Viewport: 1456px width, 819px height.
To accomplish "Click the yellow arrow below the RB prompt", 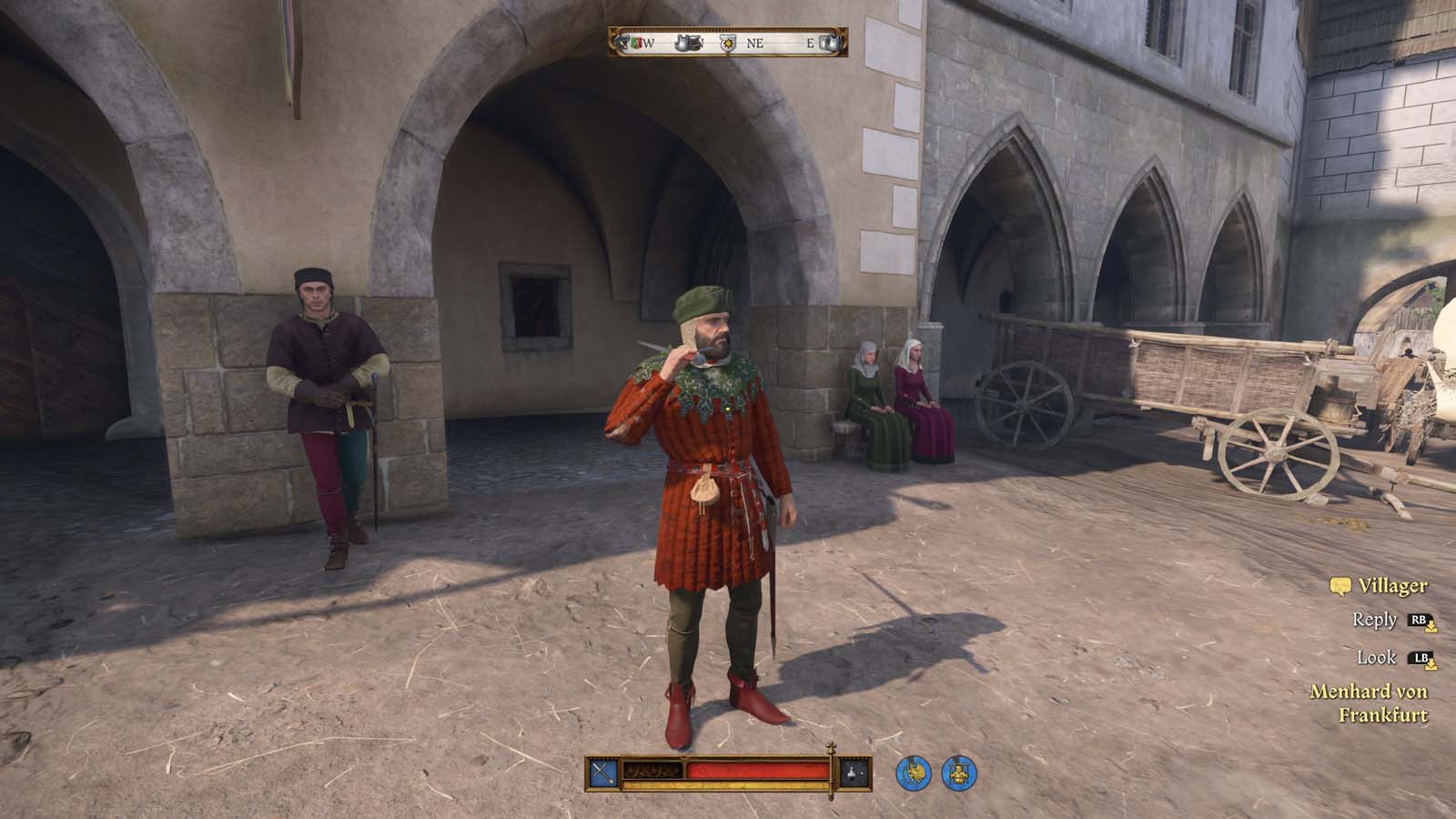I will pos(1431,628).
